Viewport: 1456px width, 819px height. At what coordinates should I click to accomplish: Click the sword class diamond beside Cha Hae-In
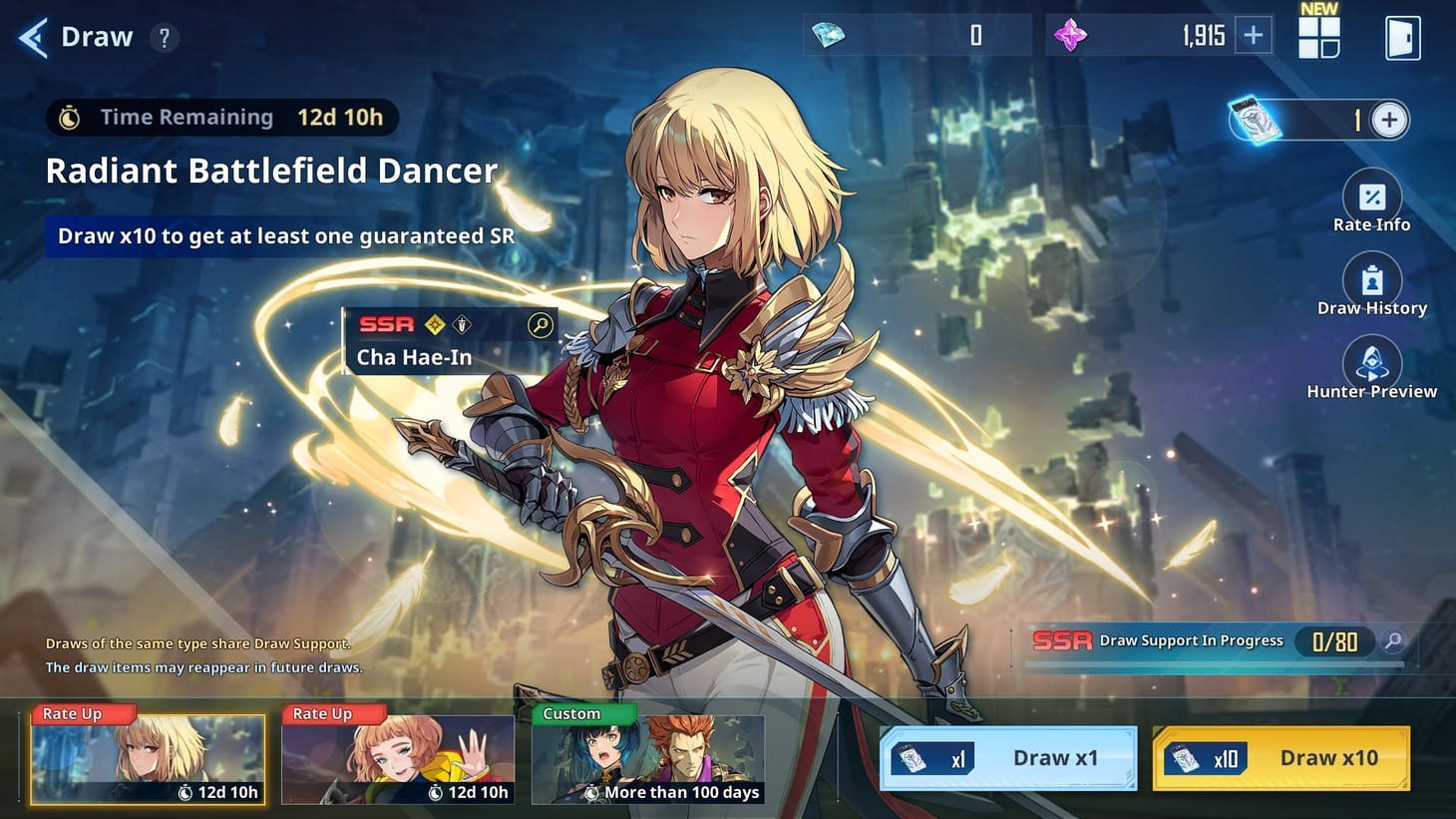tap(461, 323)
